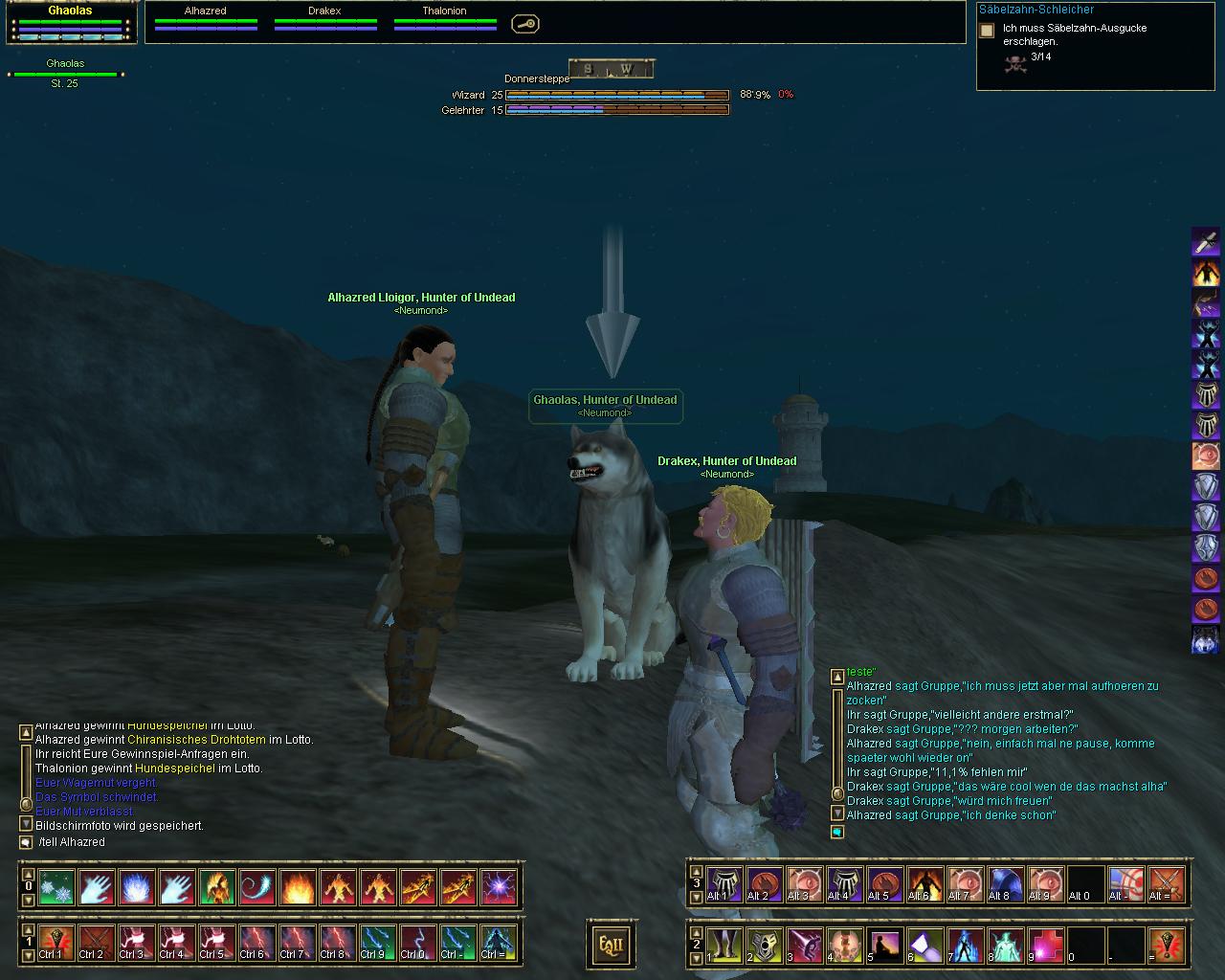Activate the hooded figure spell Ctrl =
Viewport: 1225px width, 980px height.
[x=499, y=943]
